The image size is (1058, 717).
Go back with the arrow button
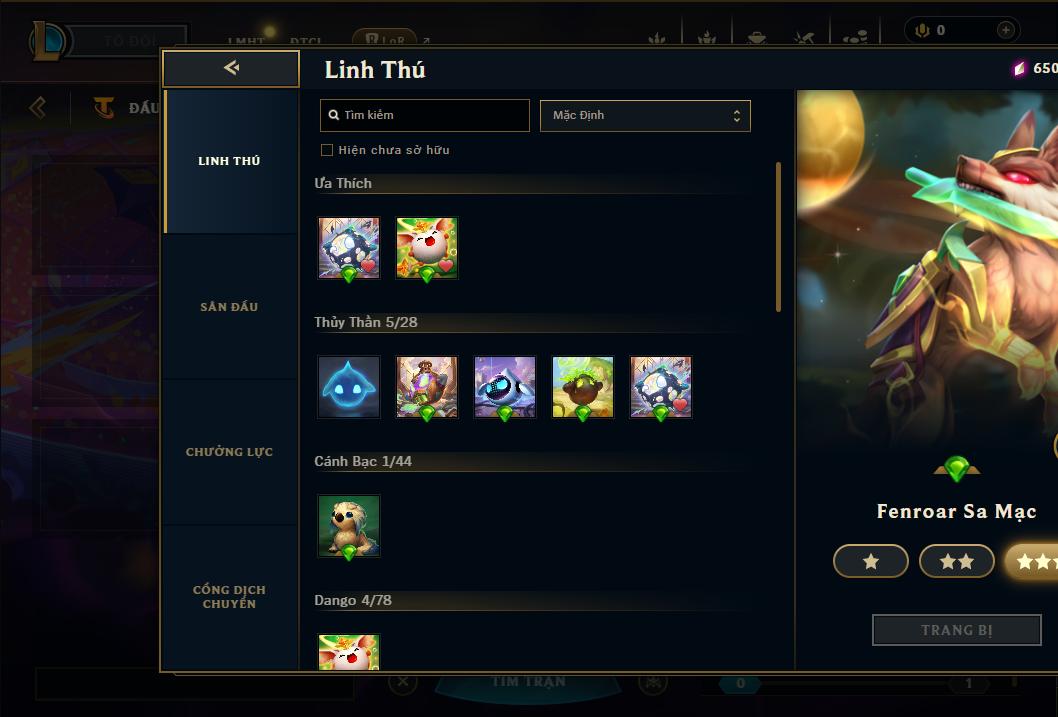231,68
